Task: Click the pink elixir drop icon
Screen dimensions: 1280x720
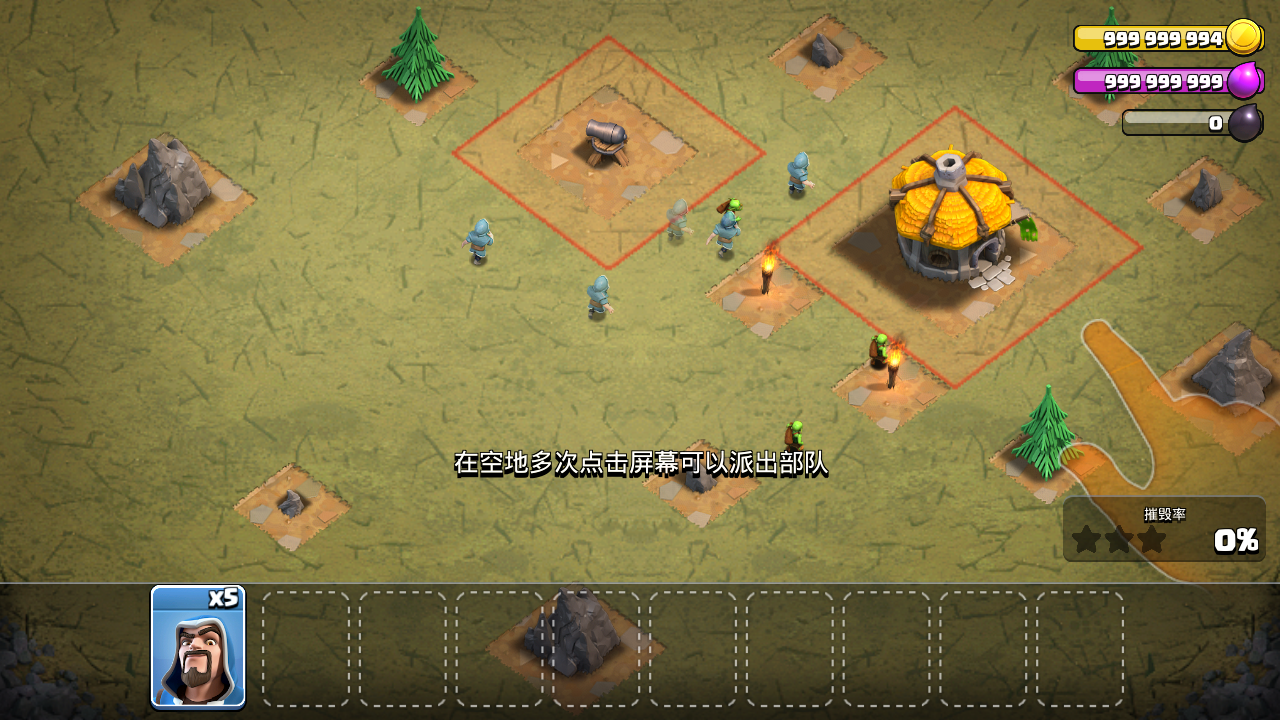Action: (x=1246, y=80)
